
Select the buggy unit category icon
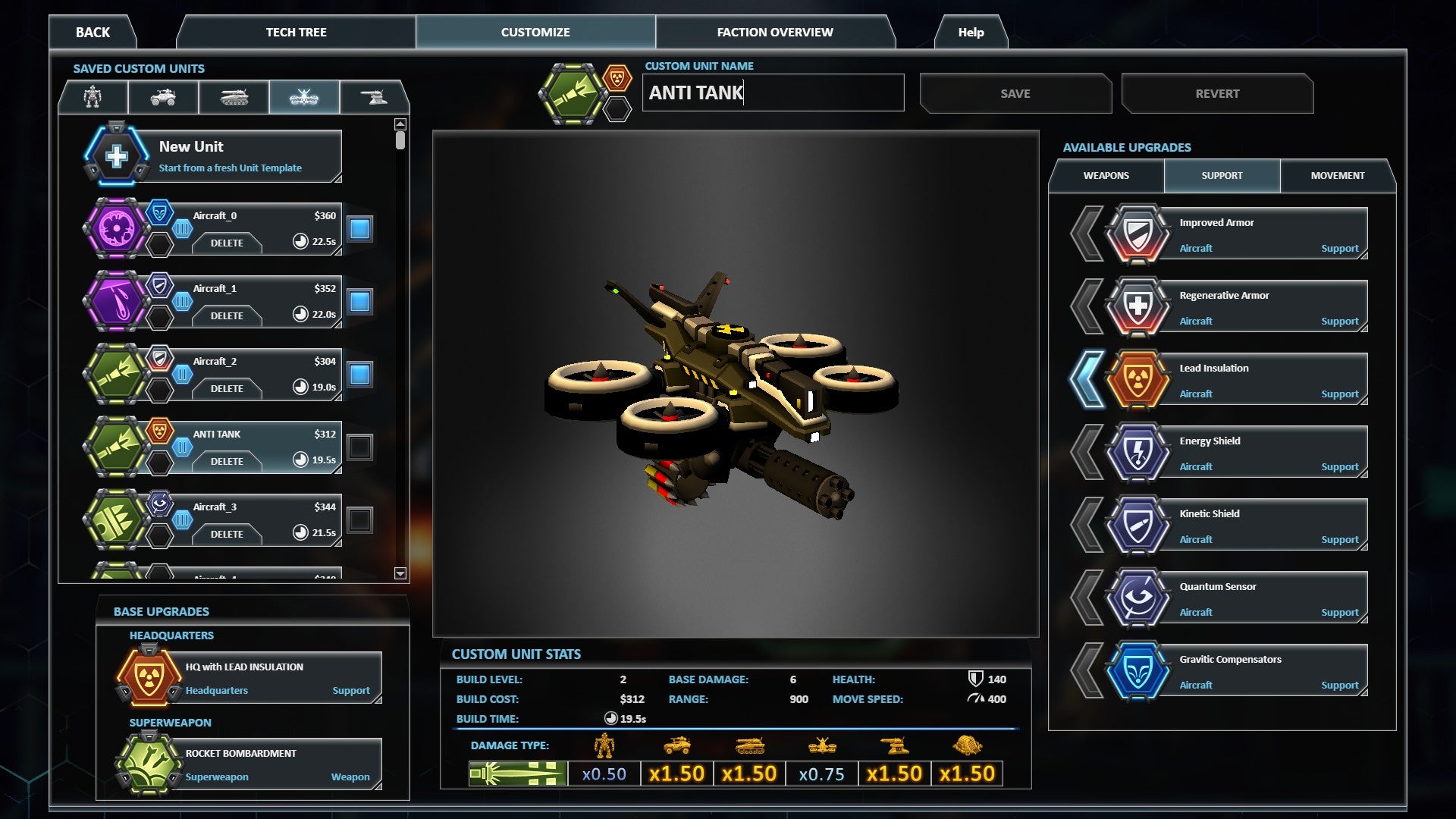(164, 97)
